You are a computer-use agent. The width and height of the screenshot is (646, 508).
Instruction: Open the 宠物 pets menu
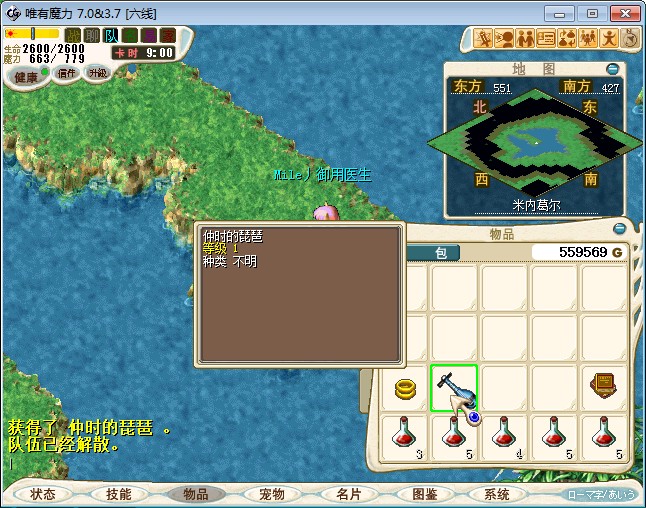coord(271,494)
